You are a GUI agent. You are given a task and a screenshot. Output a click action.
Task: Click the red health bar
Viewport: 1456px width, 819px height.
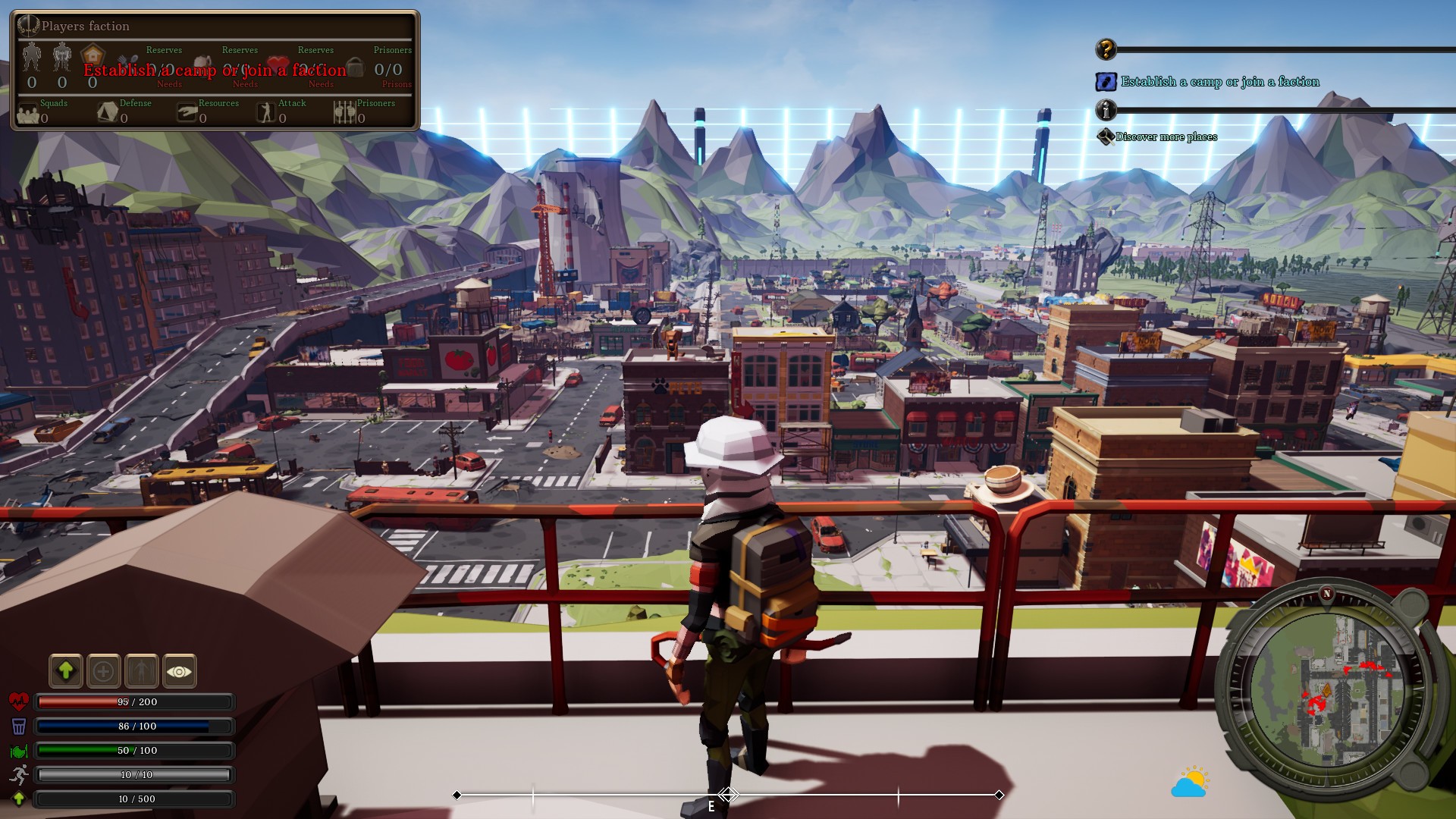click(x=134, y=702)
